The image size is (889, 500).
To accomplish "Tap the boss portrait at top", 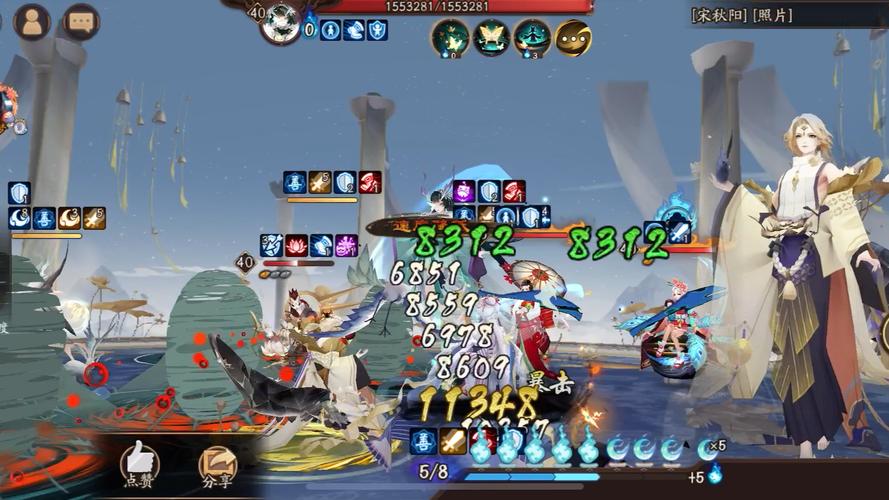I will pyautogui.click(x=281, y=24).
